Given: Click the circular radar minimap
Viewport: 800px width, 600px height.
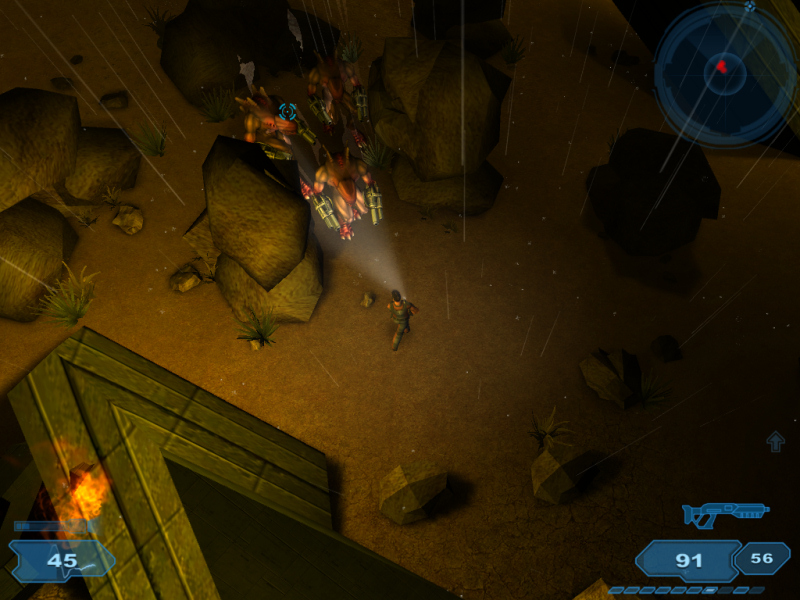Looking at the screenshot, I should (725, 72).
